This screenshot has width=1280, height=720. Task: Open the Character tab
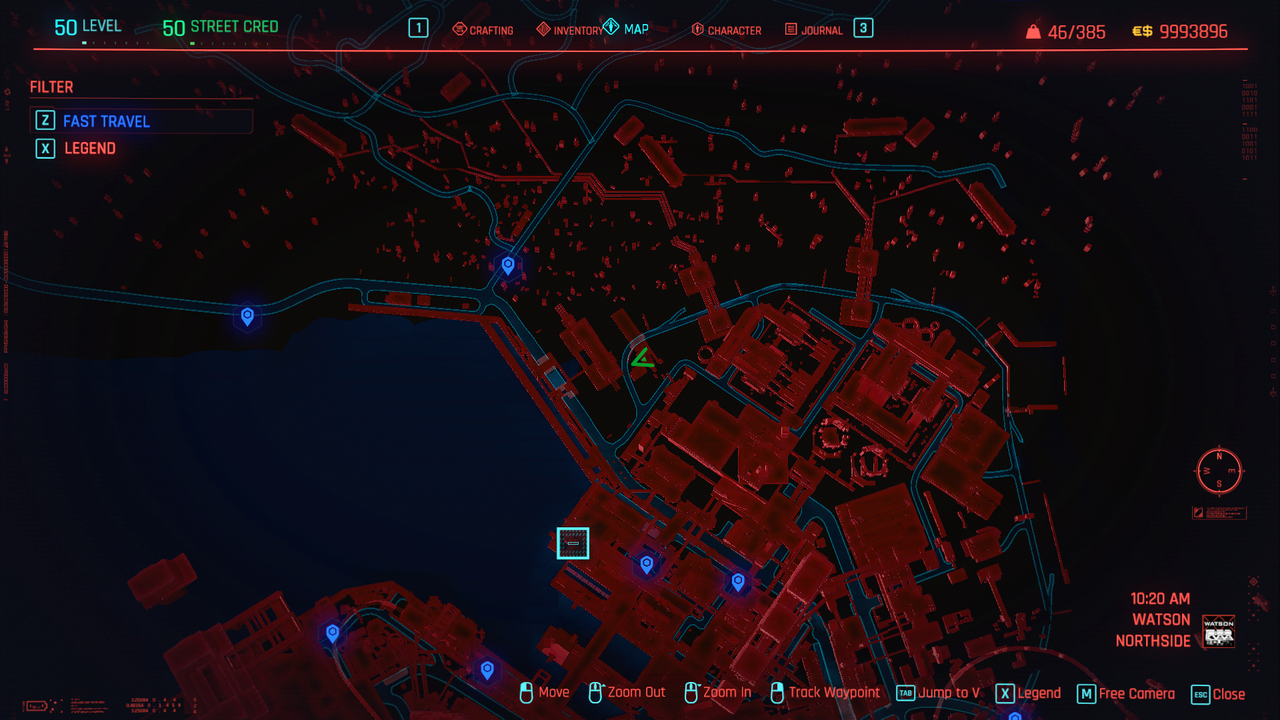click(726, 30)
